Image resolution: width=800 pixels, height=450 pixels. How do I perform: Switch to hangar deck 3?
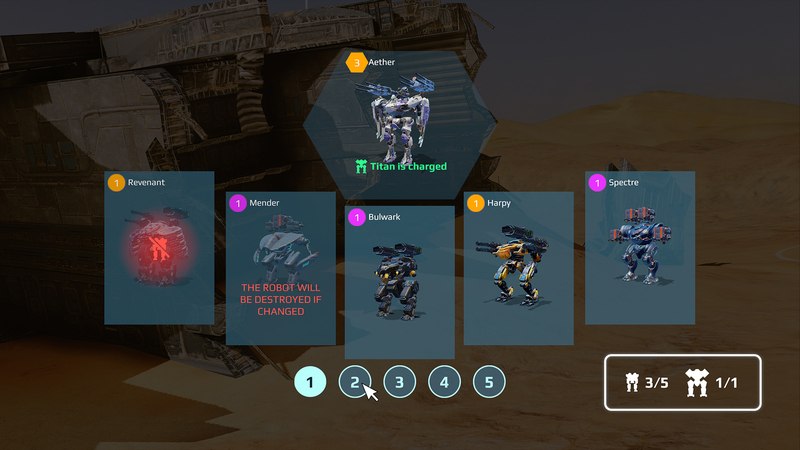pyautogui.click(x=399, y=381)
